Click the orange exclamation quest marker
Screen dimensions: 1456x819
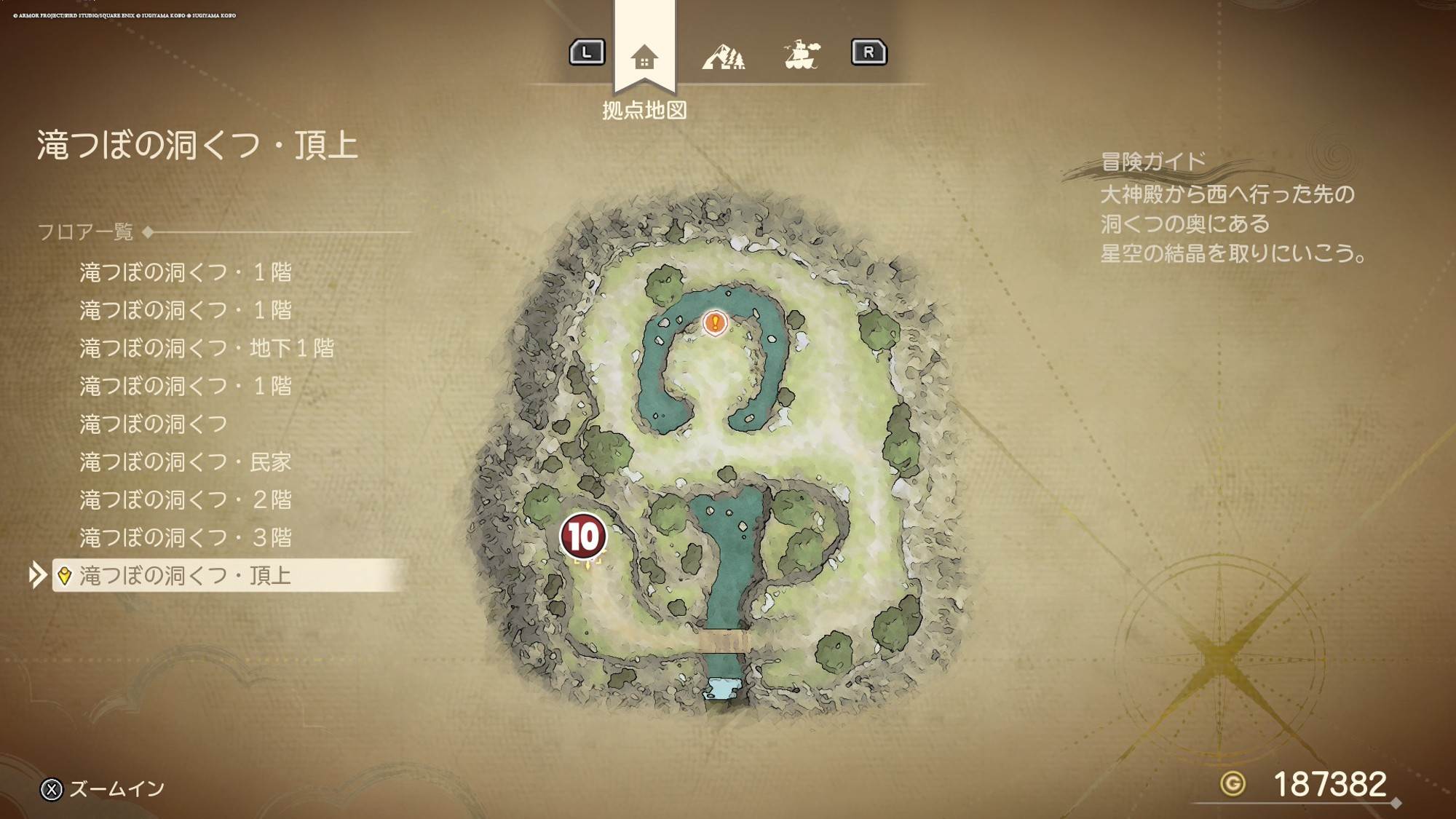715,322
